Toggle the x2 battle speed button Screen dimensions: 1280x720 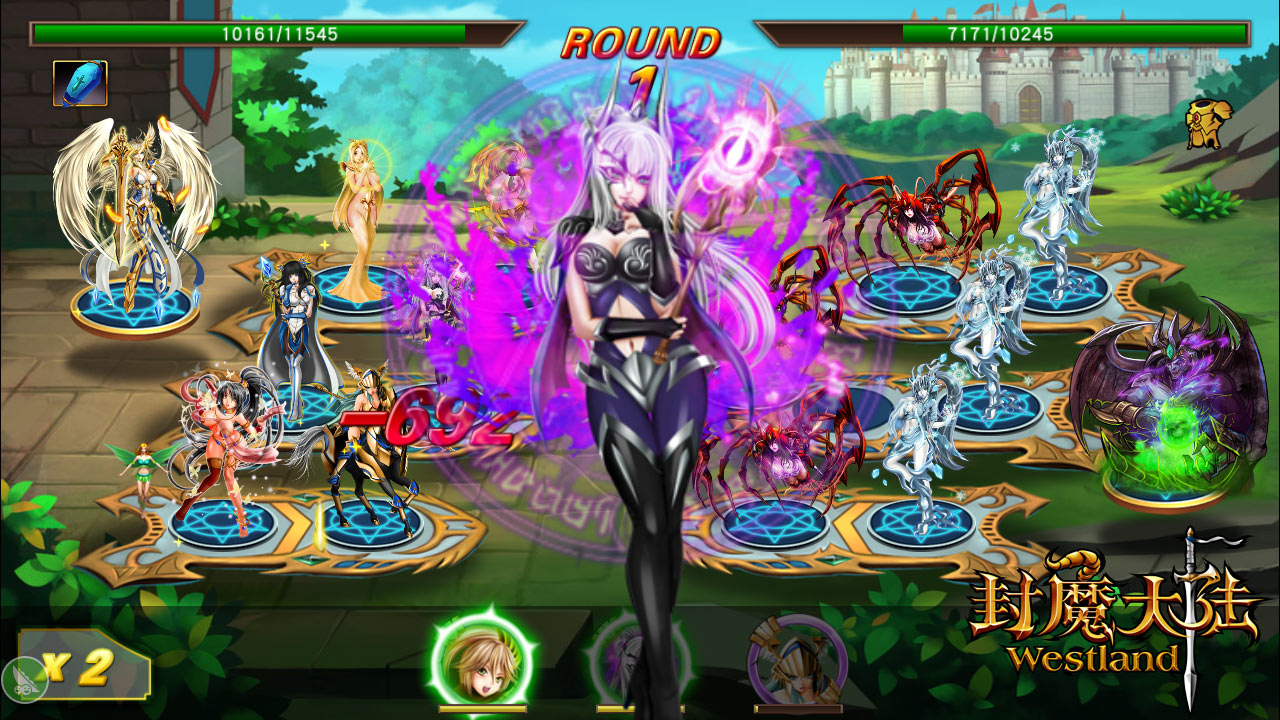click(x=85, y=667)
